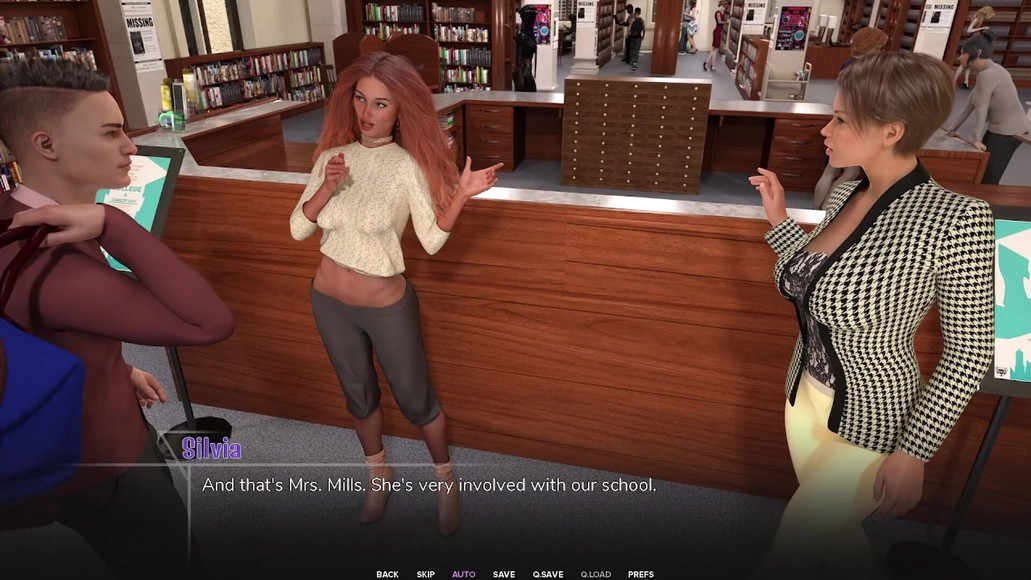Viewport: 1031px width, 580px height.
Task: Go back with the BACK button
Action: point(387,574)
